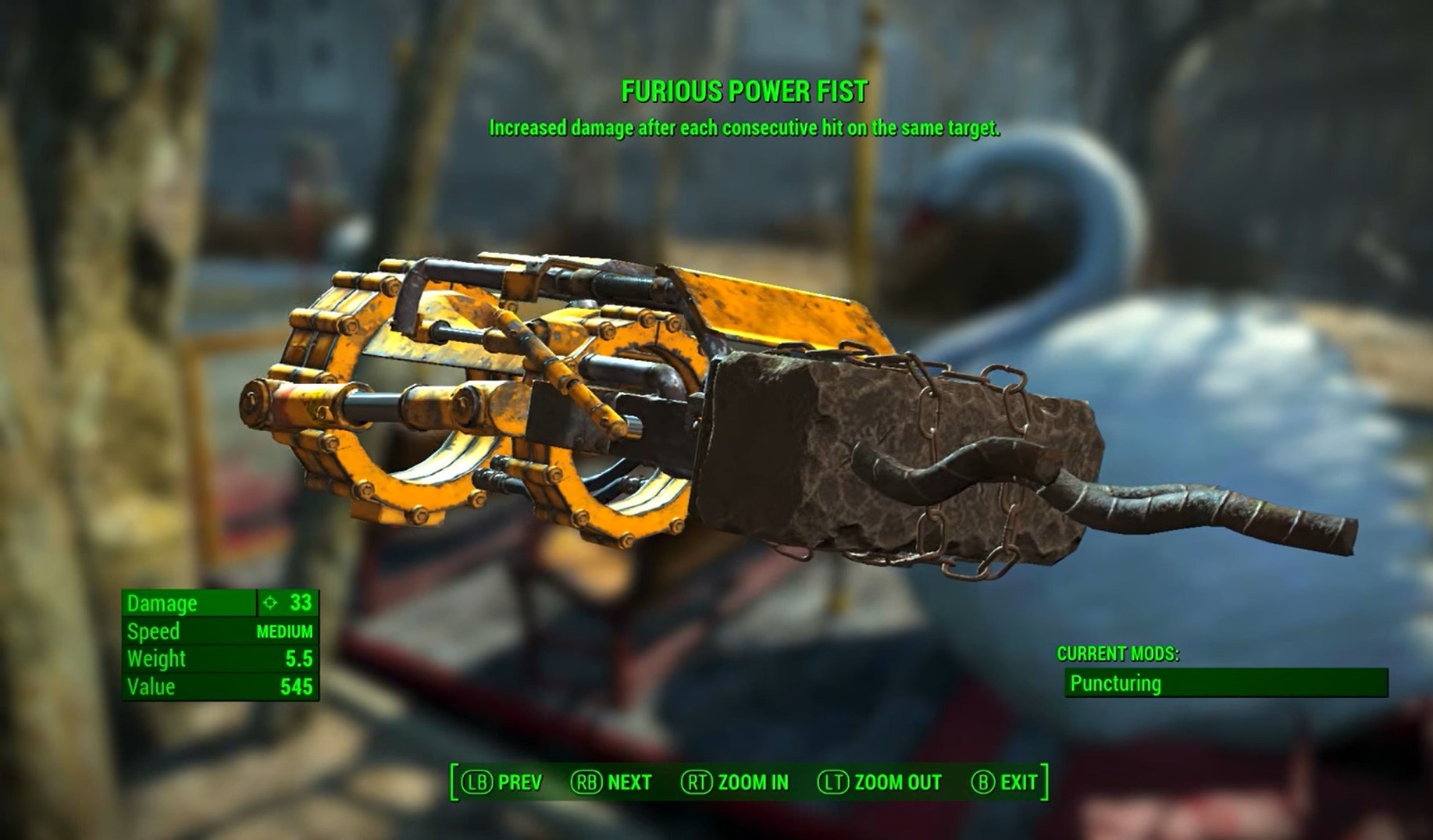Screen dimensions: 1433x840
Task: Show the NEXT item
Action: 611,782
